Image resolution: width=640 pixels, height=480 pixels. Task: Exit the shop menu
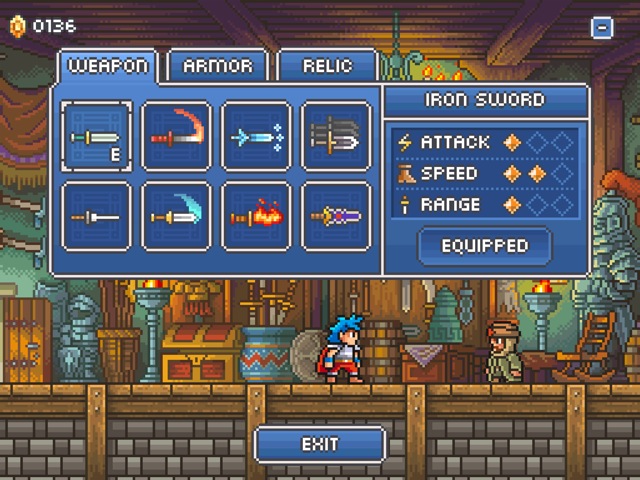coord(320,444)
